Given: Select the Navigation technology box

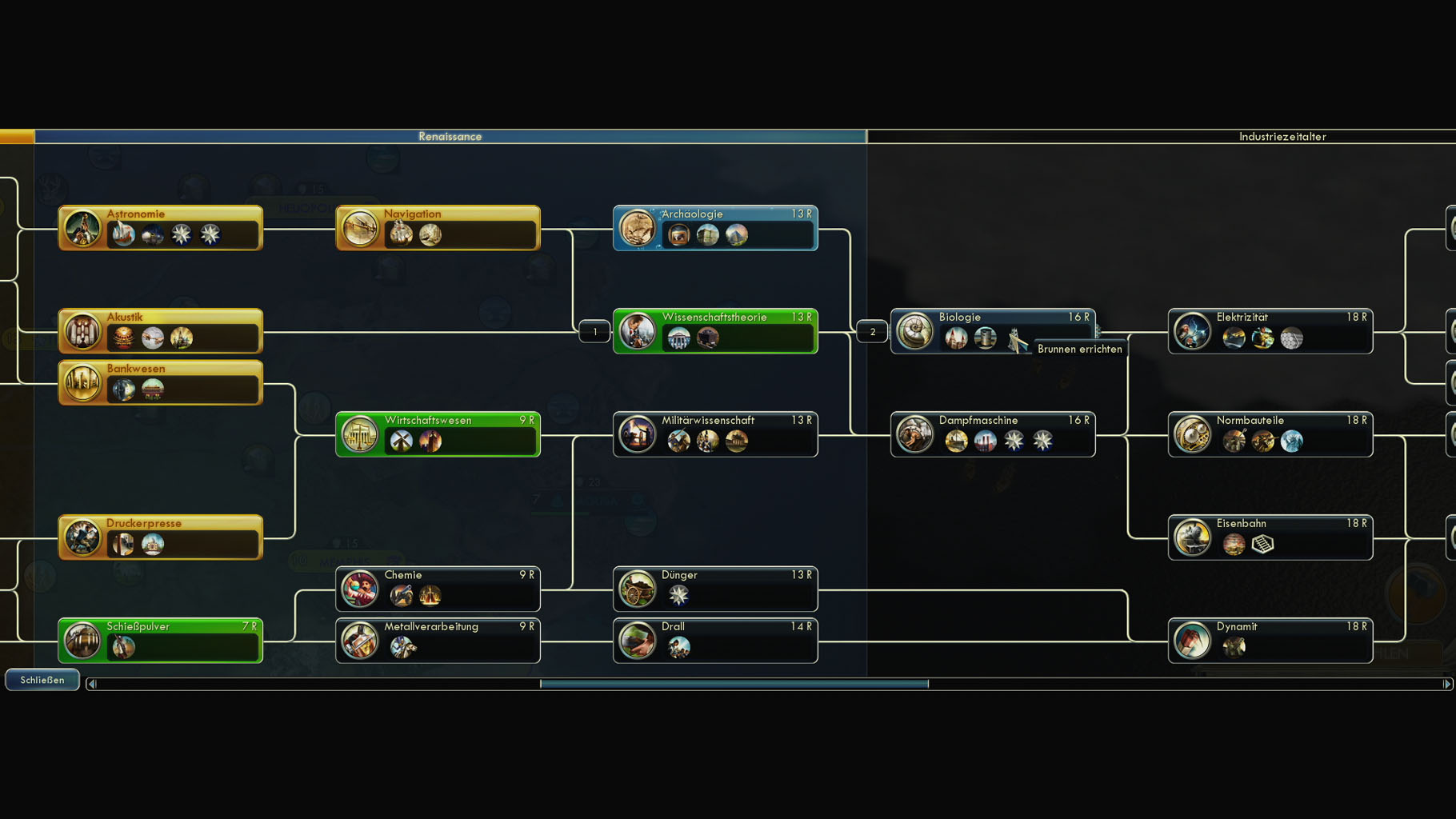Looking at the screenshot, I should (x=438, y=228).
